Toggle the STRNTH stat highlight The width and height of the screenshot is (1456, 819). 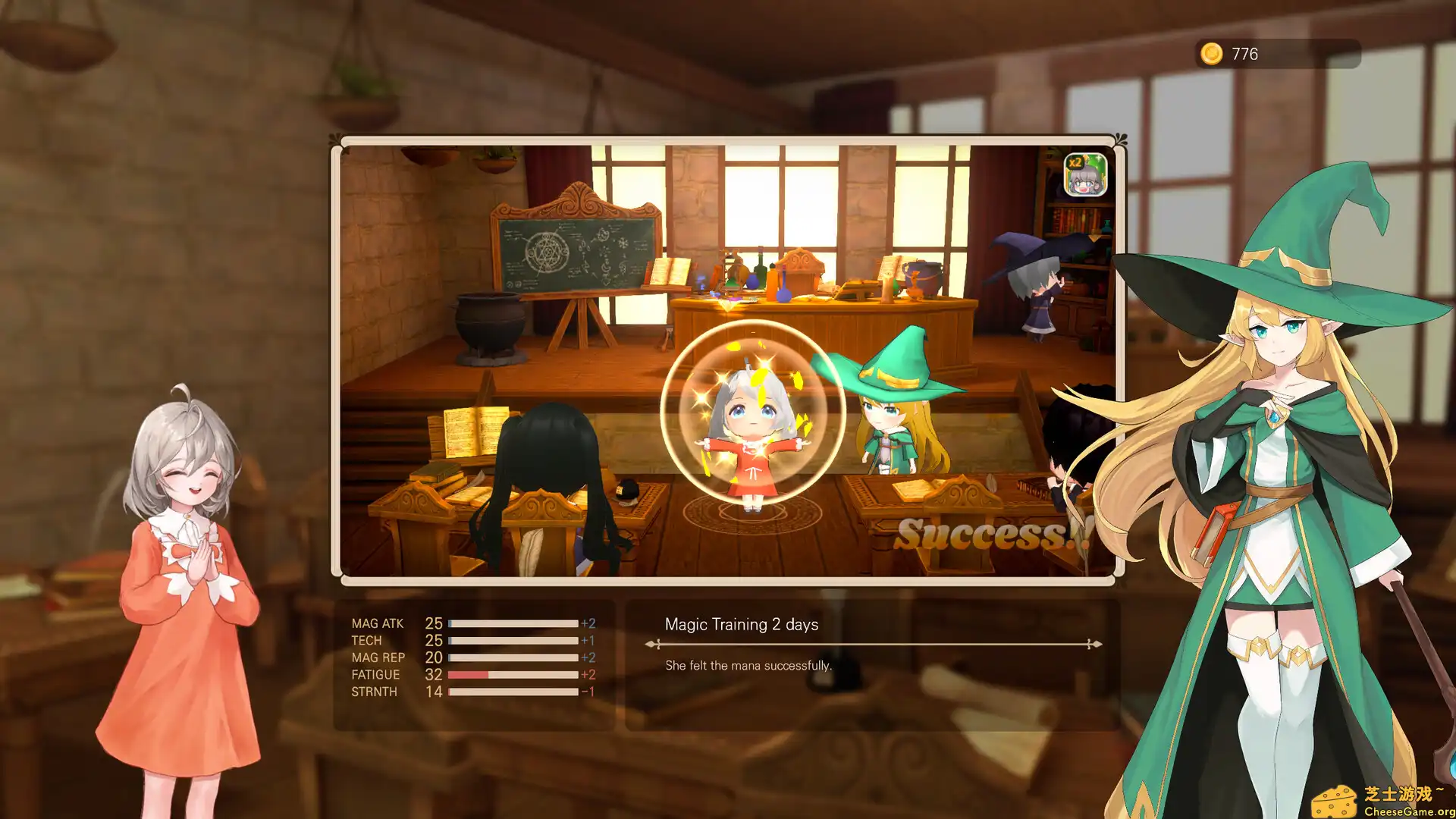coord(512,691)
